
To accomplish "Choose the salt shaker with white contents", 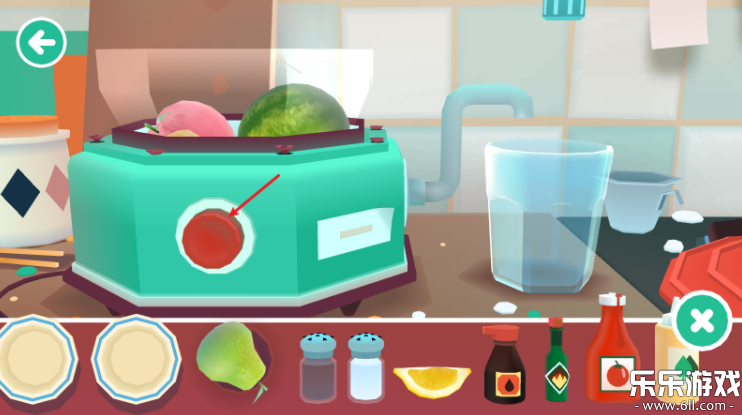I will 365,368.
